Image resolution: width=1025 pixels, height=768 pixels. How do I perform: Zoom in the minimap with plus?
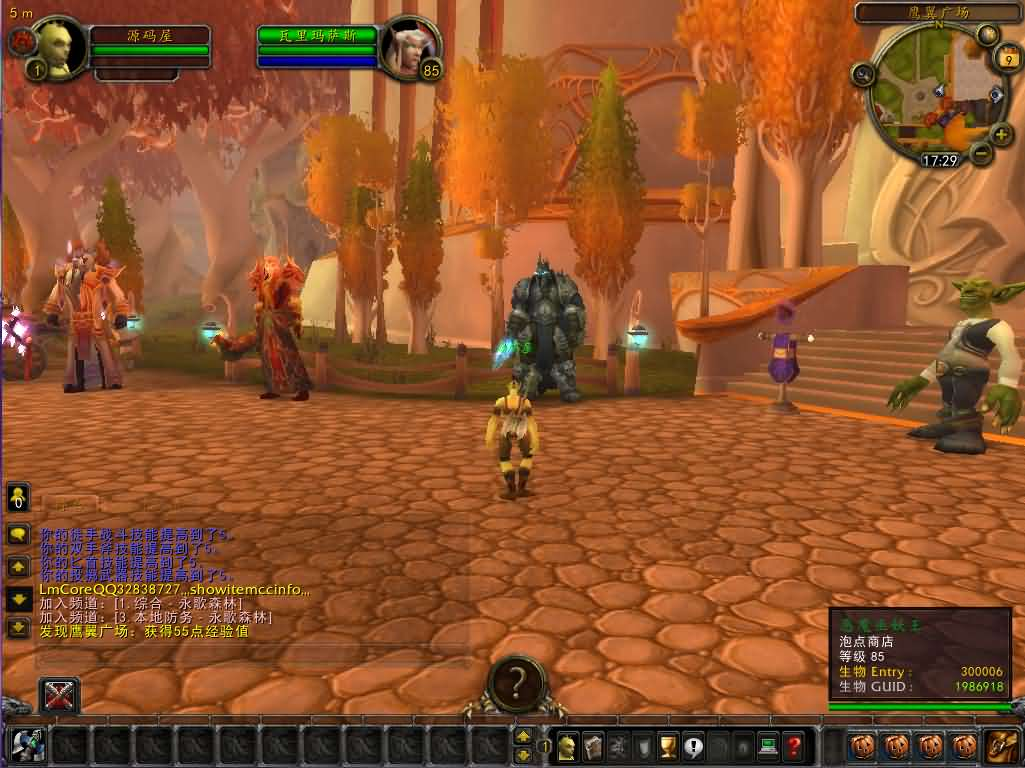[x=1001, y=134]
